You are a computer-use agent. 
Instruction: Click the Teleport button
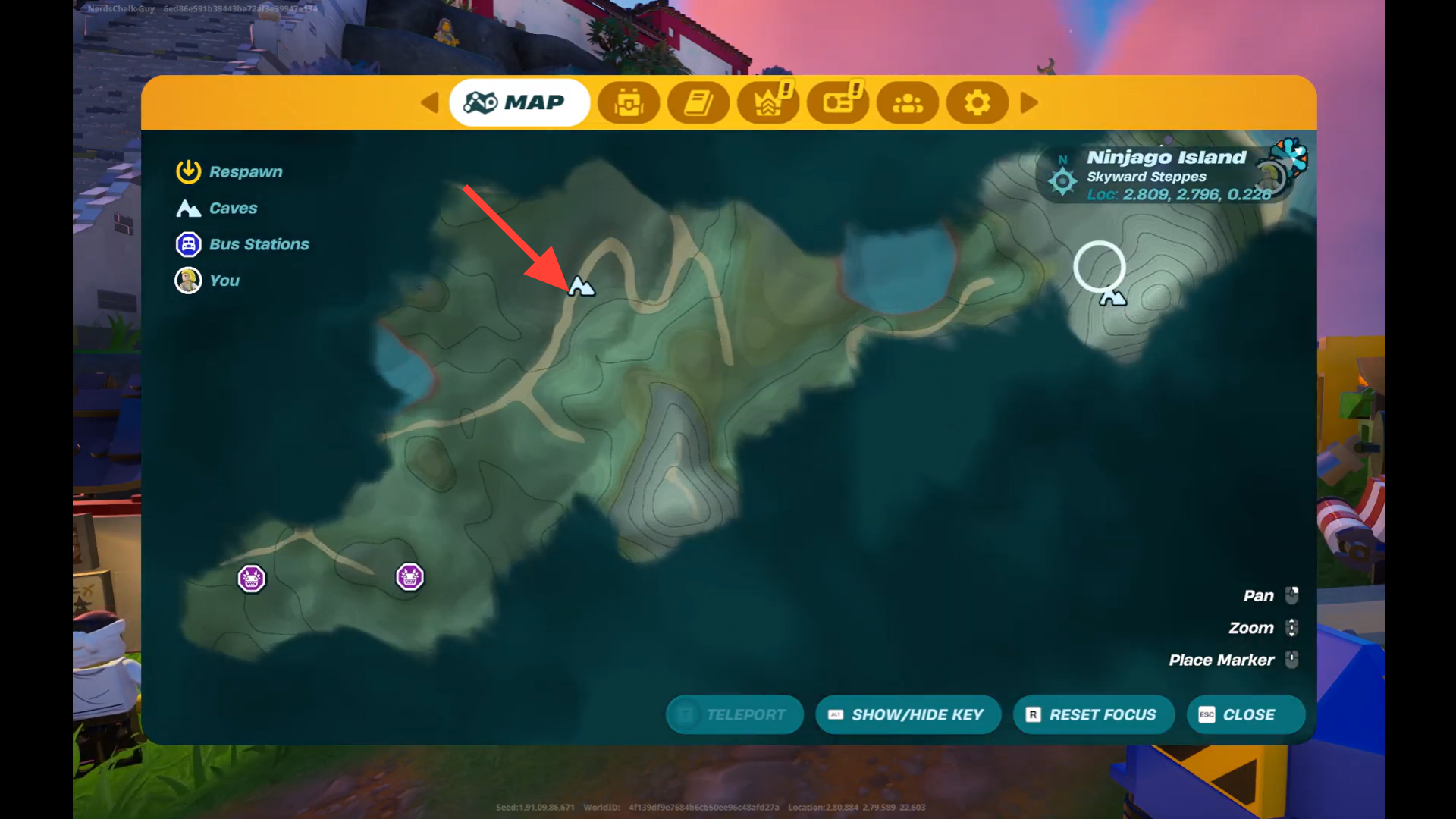[734, 714]
